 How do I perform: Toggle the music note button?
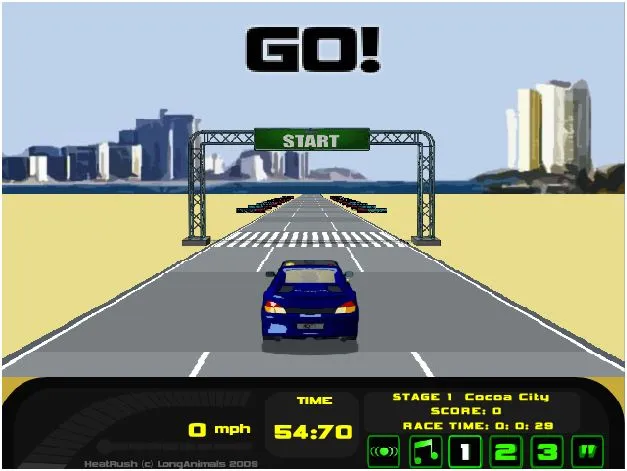point(422,450)
